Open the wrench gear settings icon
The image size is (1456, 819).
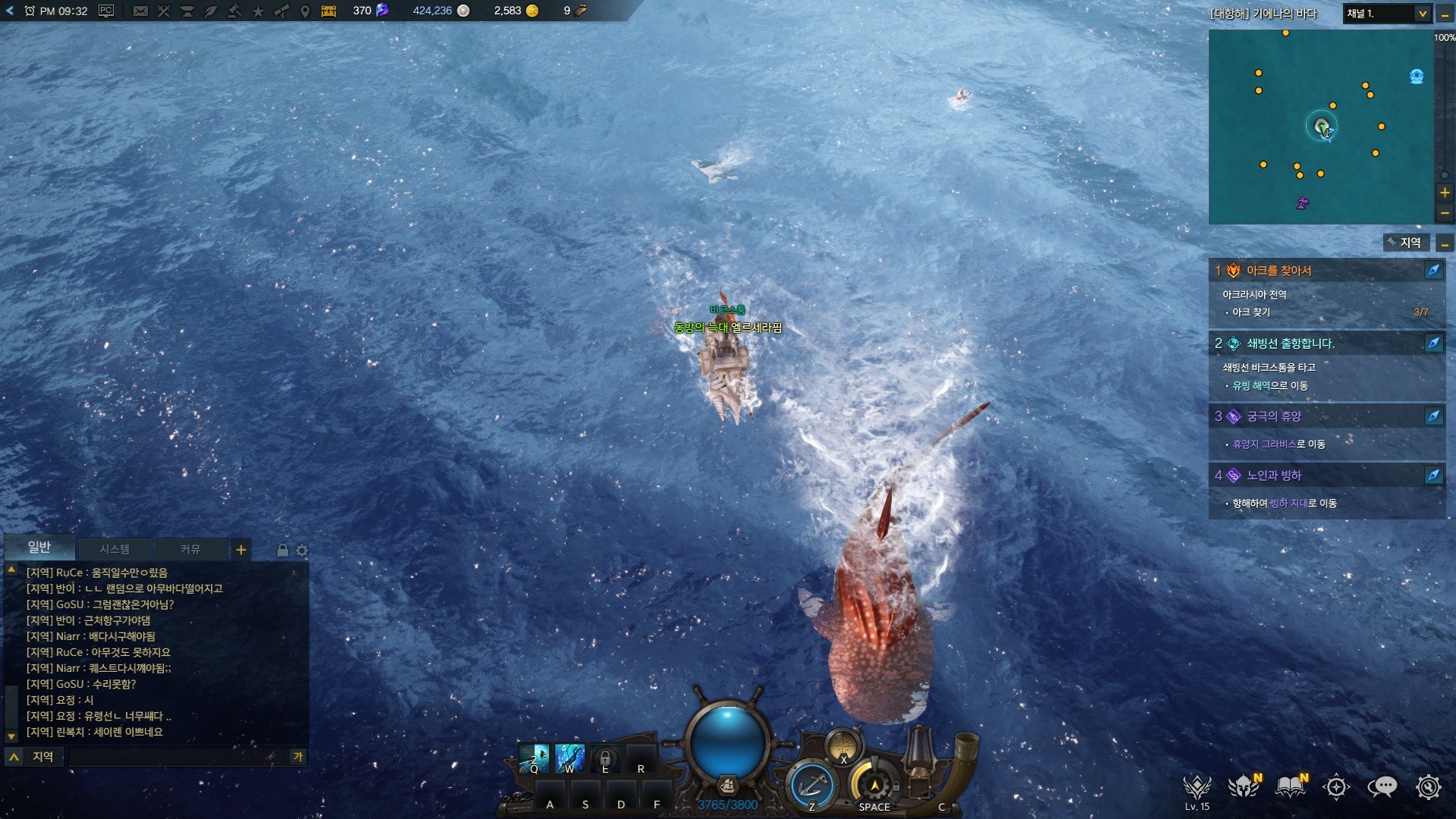coord(1428,787)
